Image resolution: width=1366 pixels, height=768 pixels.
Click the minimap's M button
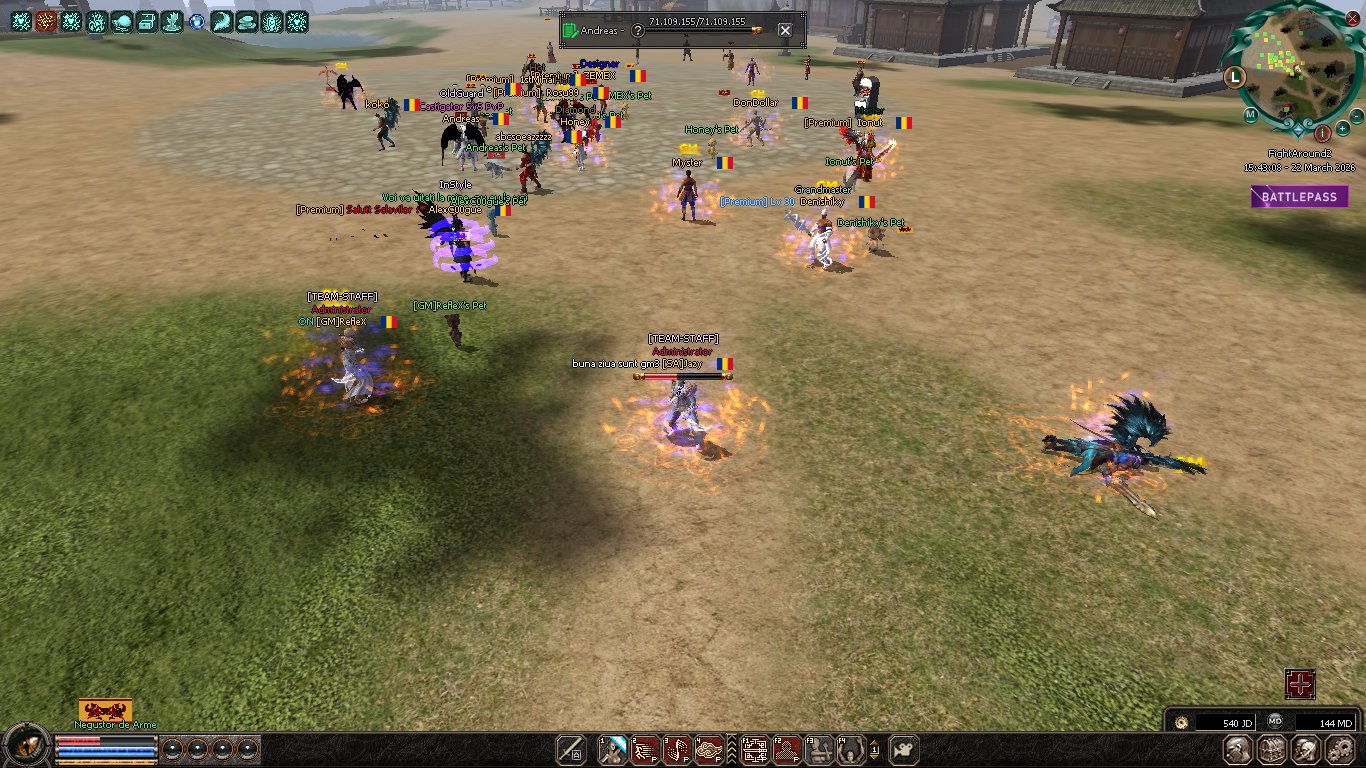(1250, 114)
